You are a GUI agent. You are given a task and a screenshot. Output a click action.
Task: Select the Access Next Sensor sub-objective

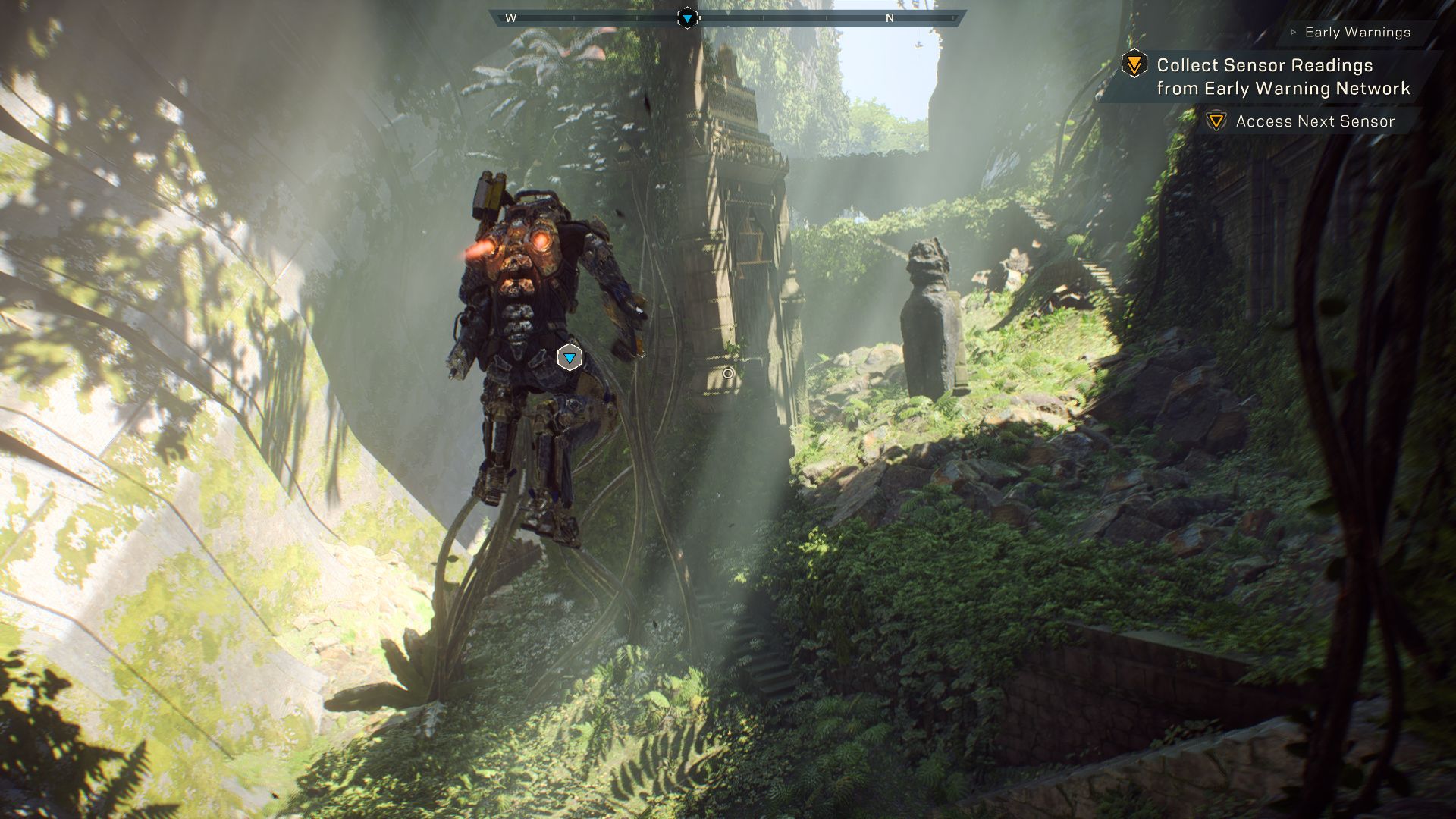point(1315,121)
